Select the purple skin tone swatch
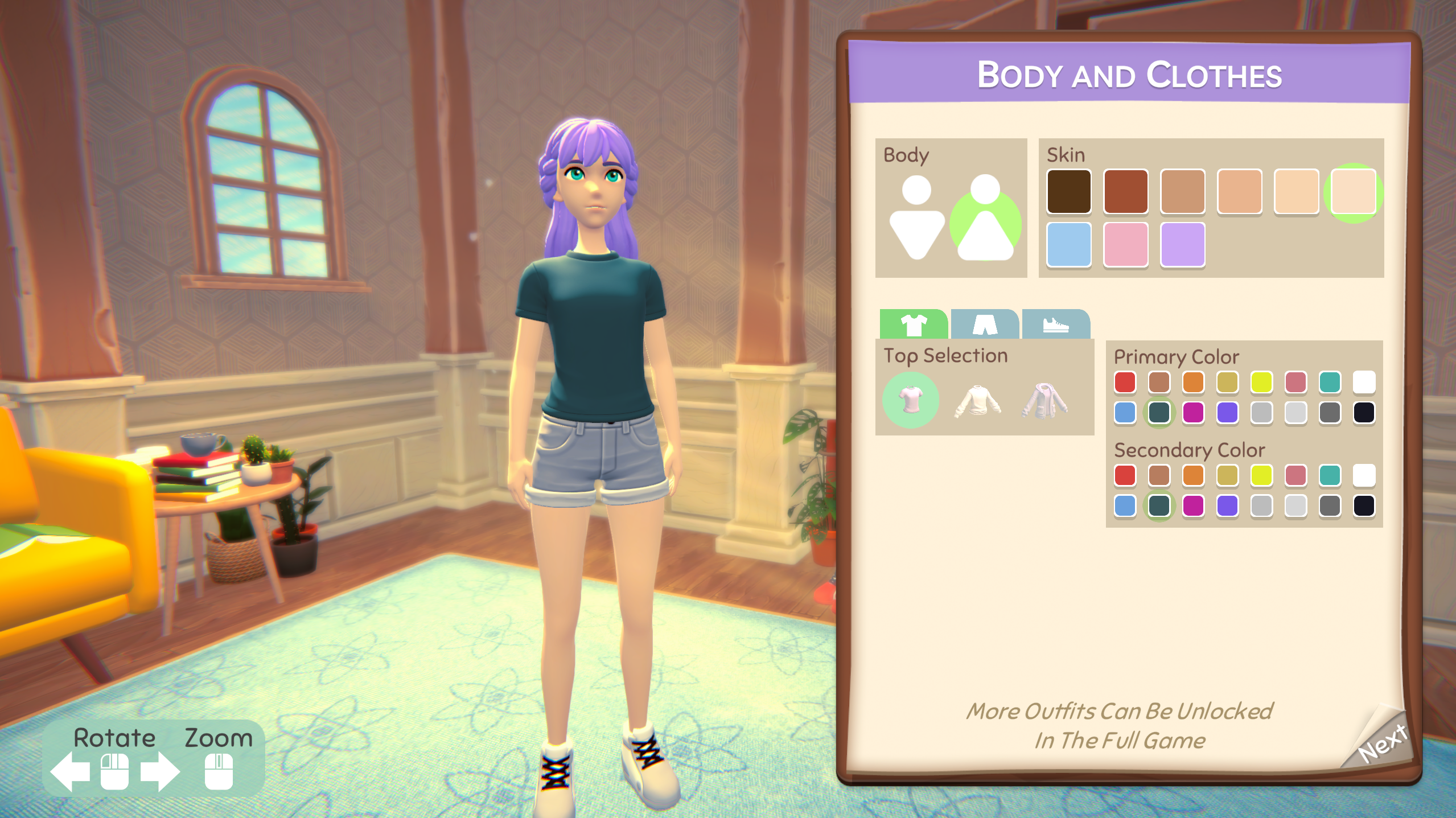Screen dimensions: 1456x818 click(1182, 246)
